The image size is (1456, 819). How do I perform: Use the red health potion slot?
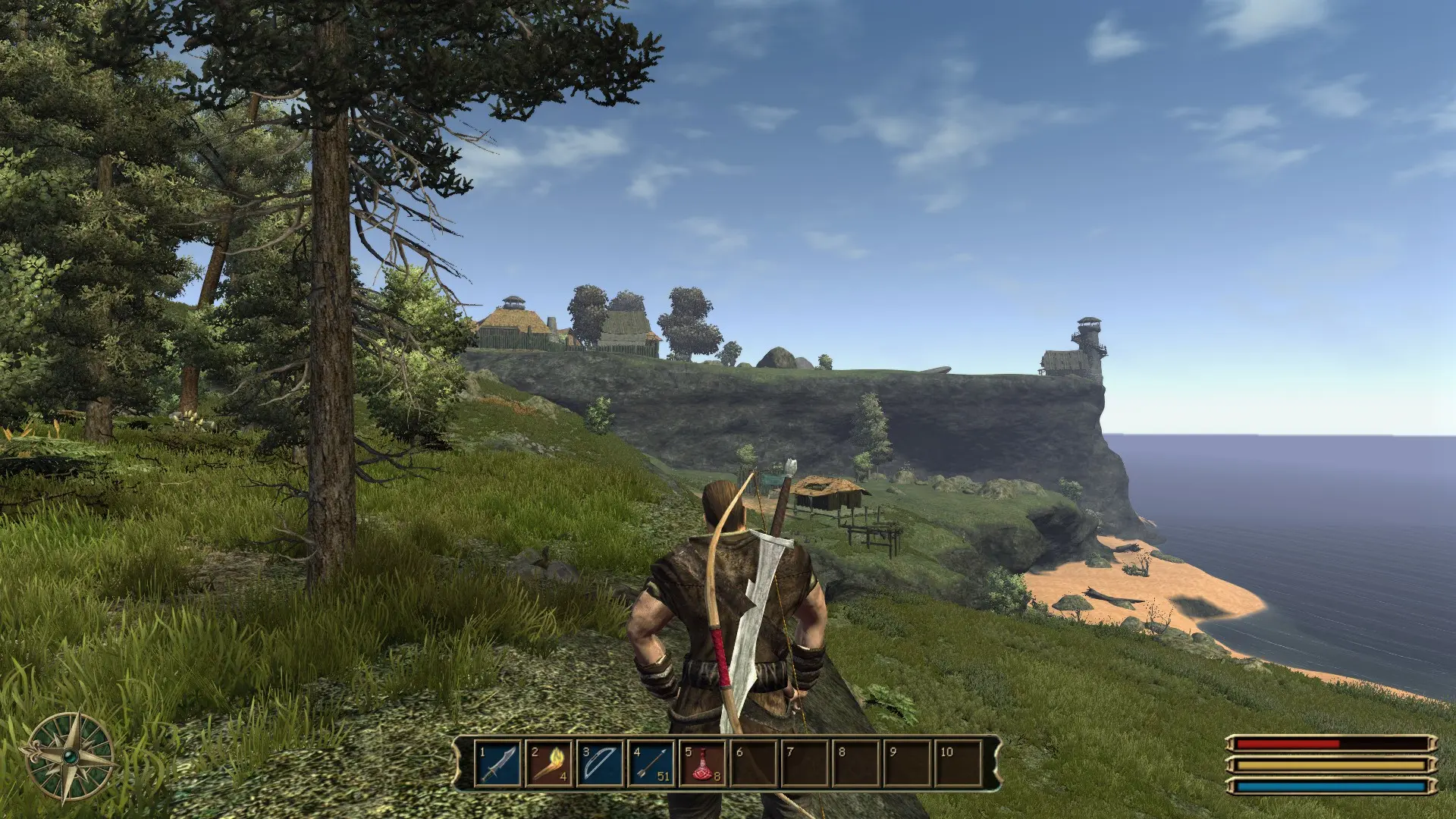[703, 763]
